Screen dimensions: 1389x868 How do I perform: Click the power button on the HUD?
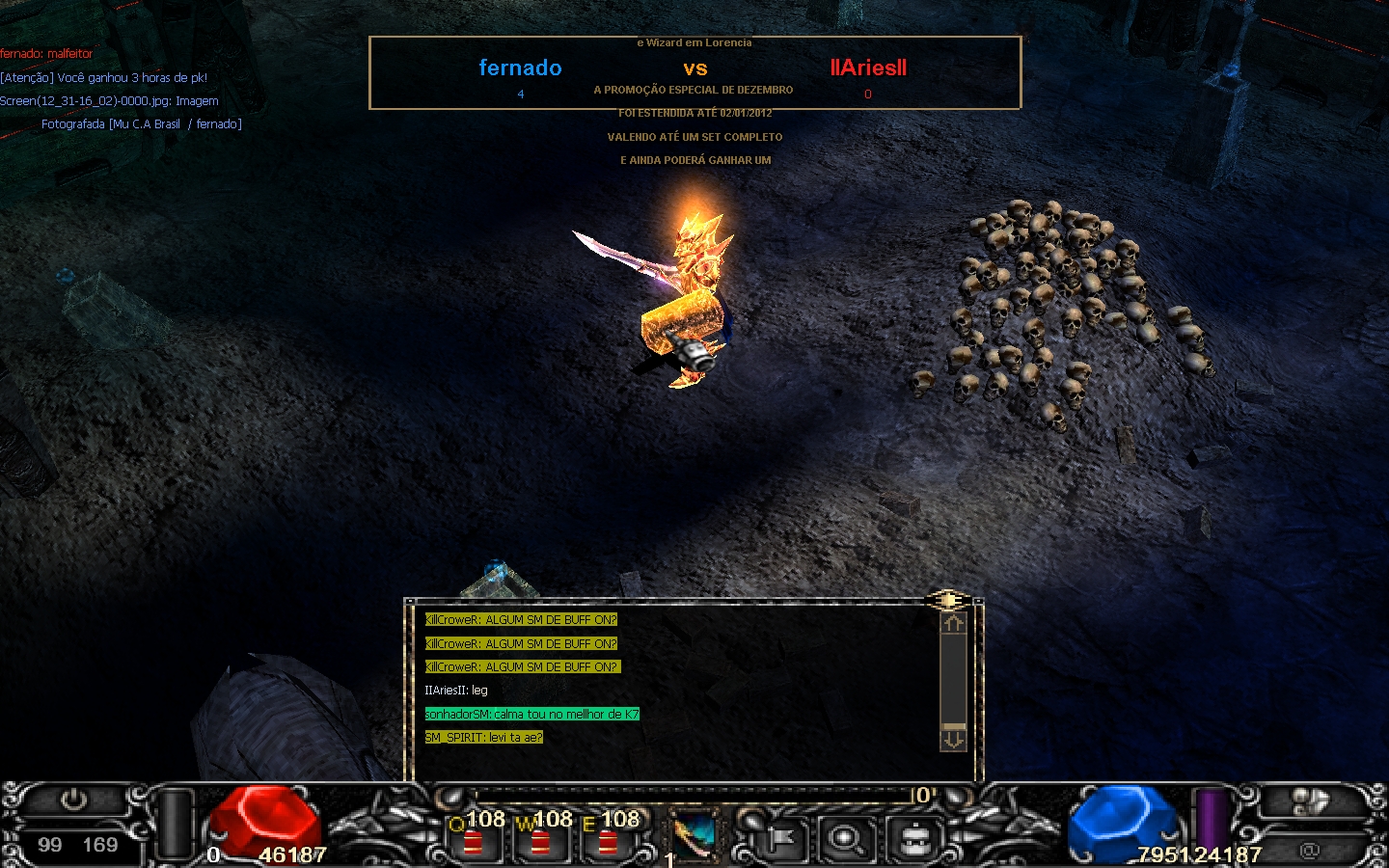click(x=74, y=800)
